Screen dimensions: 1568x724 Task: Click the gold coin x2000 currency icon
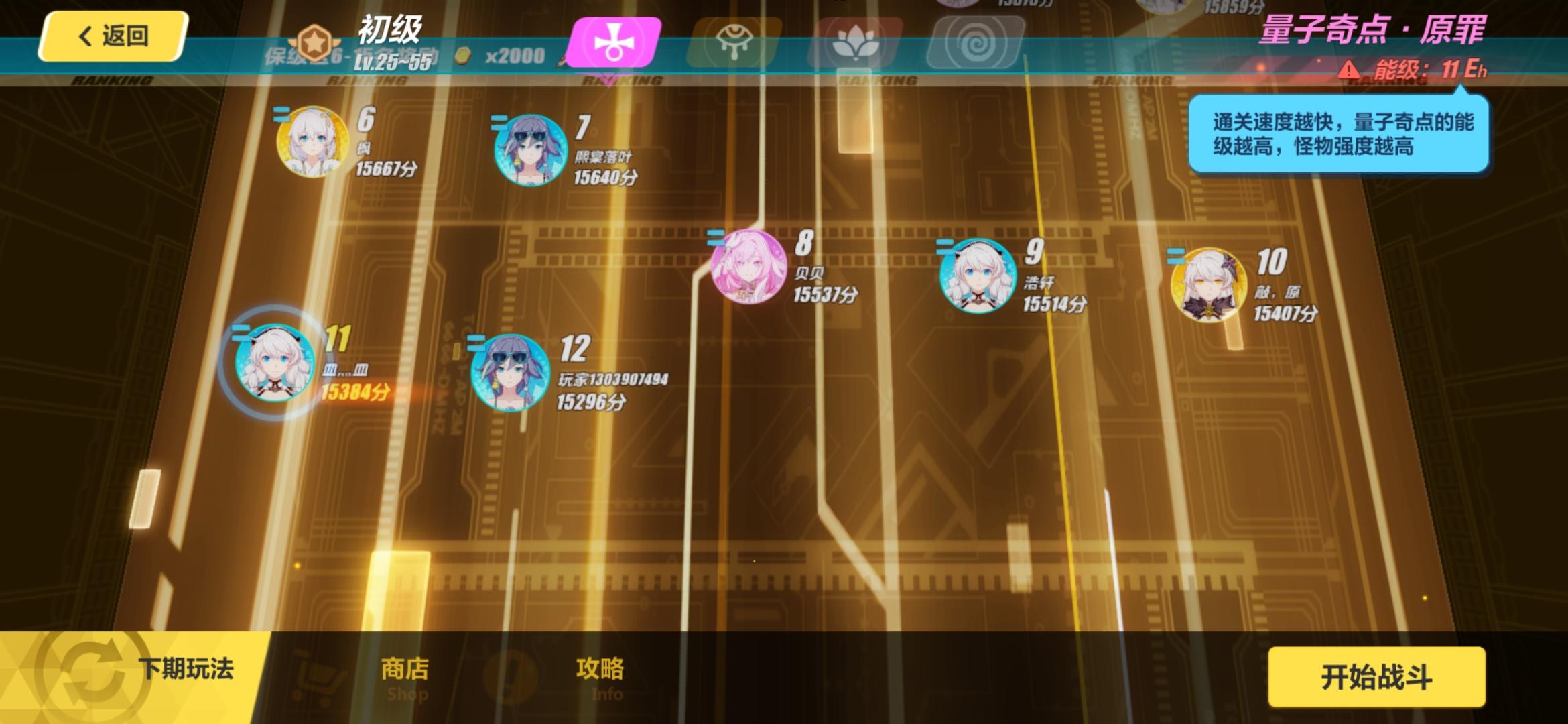(464, 56)
